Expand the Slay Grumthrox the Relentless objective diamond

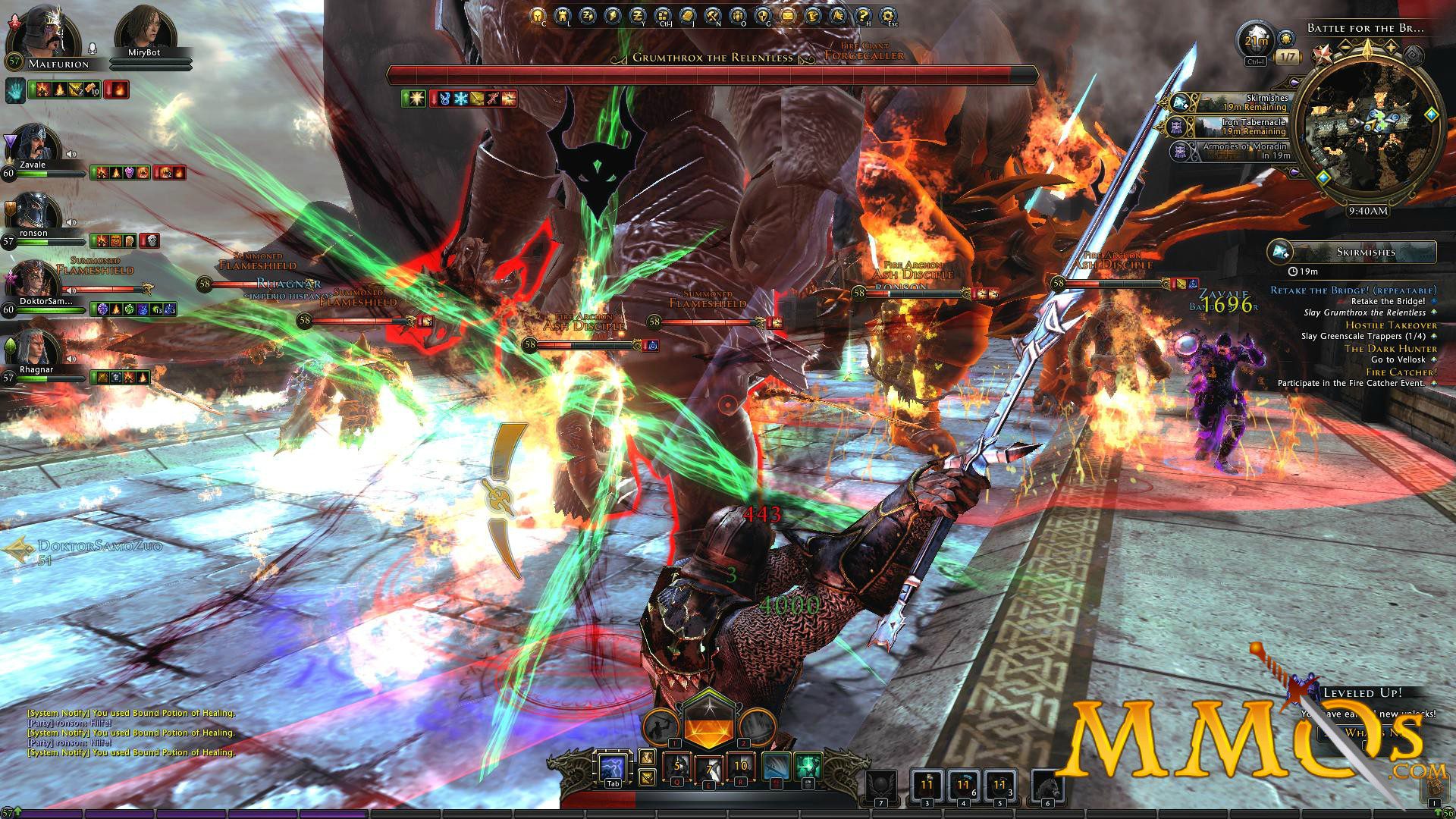click(x=1434, y=313)
